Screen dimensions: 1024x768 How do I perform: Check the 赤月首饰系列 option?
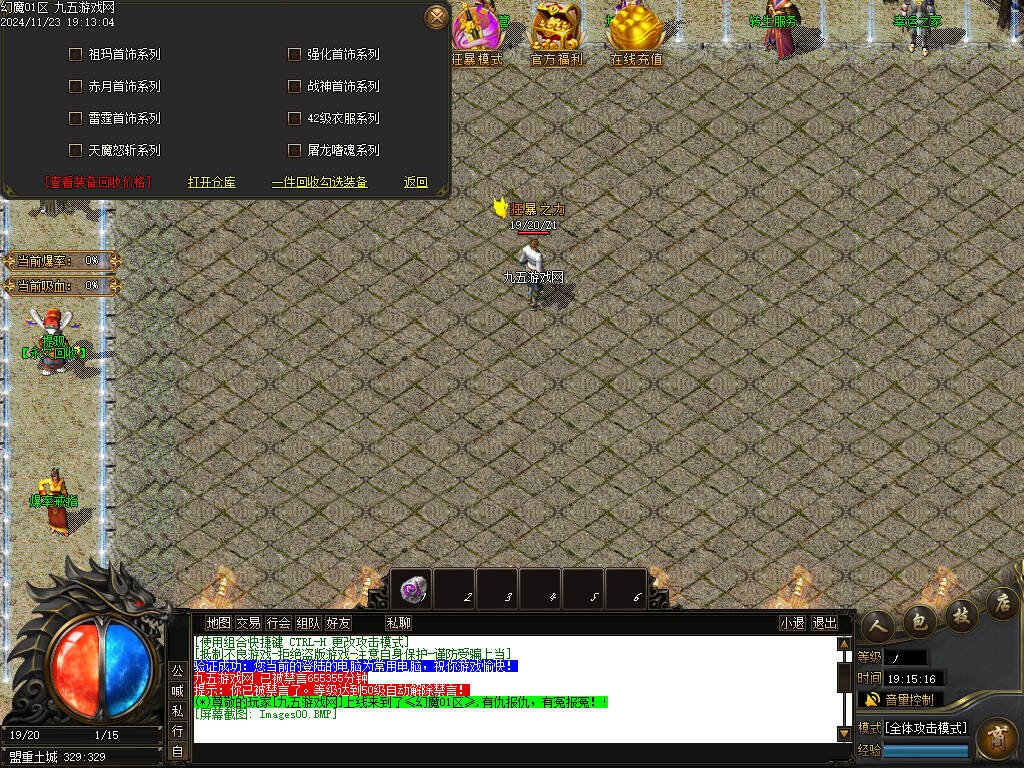click(75, 86)
